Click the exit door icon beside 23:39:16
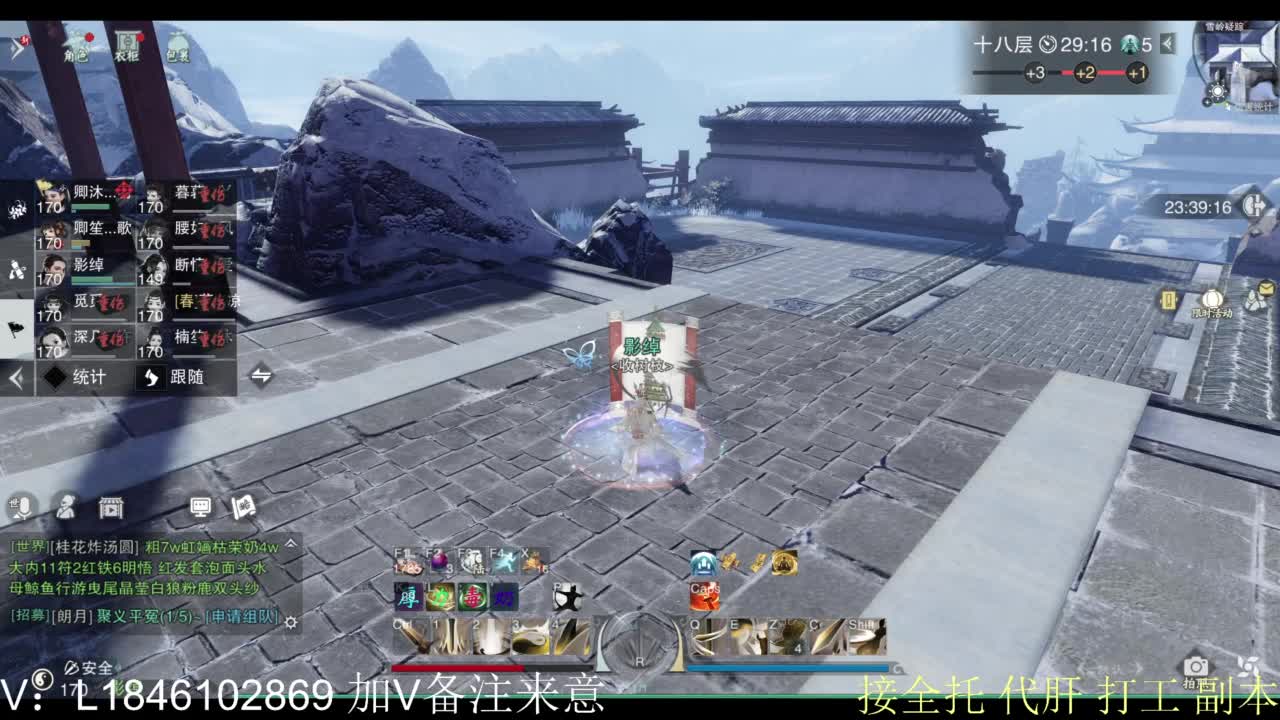1280x720 pixels. (1253, 207)
